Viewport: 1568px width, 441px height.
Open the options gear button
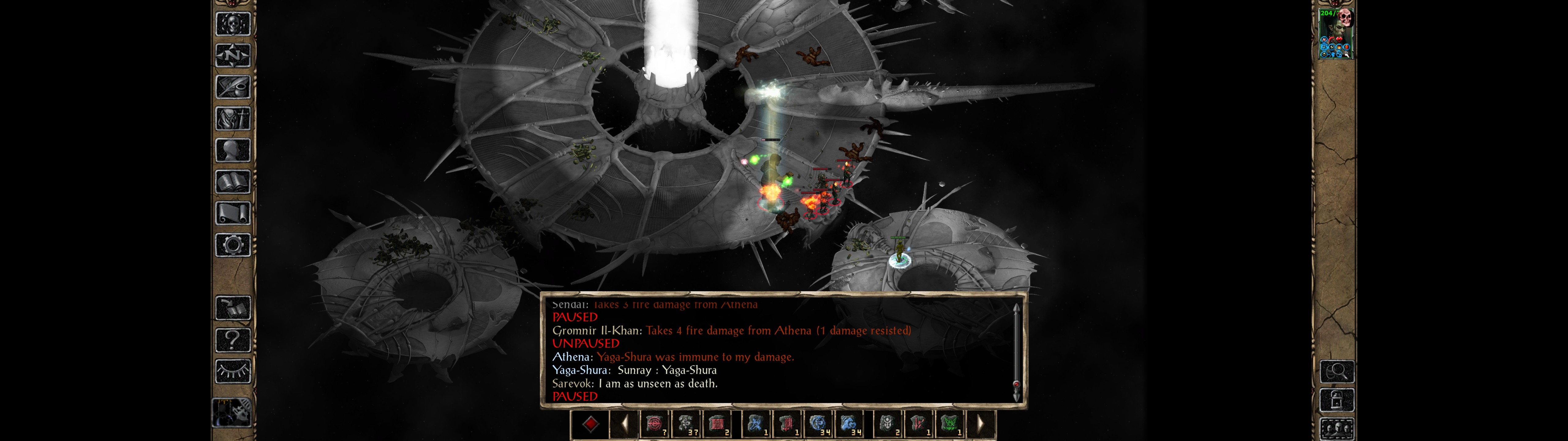click(232, 245)
